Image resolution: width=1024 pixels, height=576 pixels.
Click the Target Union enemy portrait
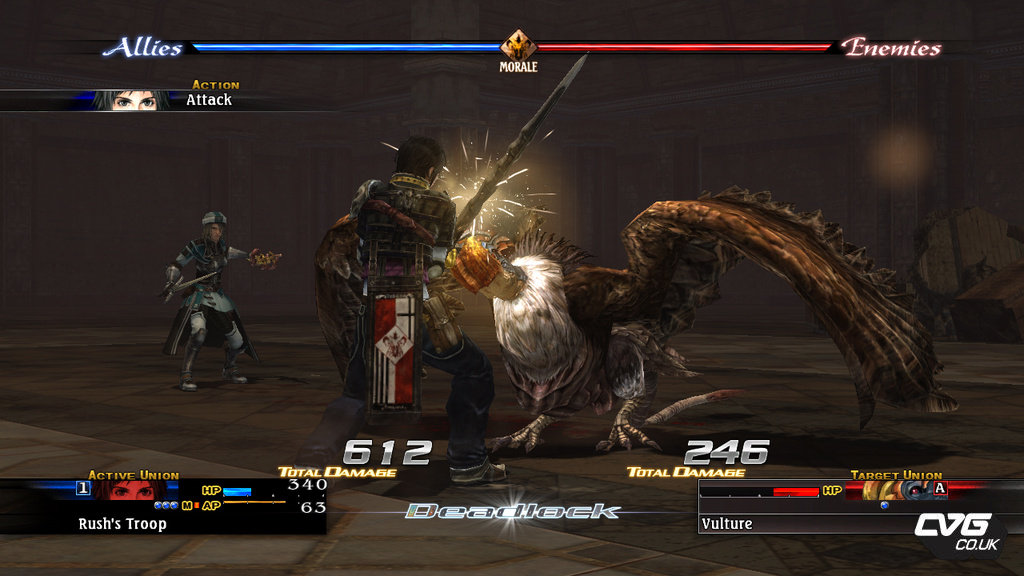(x=889, y=490)
